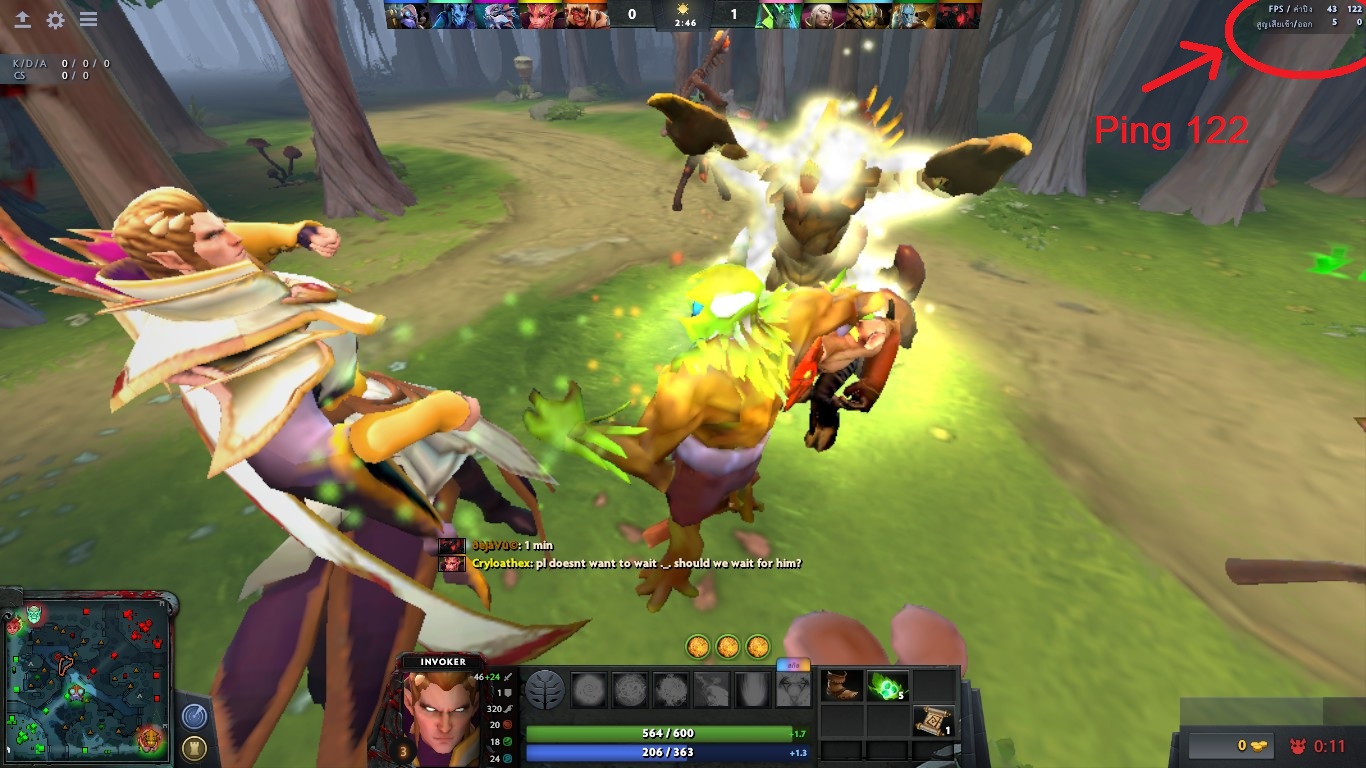Activate the Scan radar button
This screenshot has width=1366, height=768.
tap(195, 716)
